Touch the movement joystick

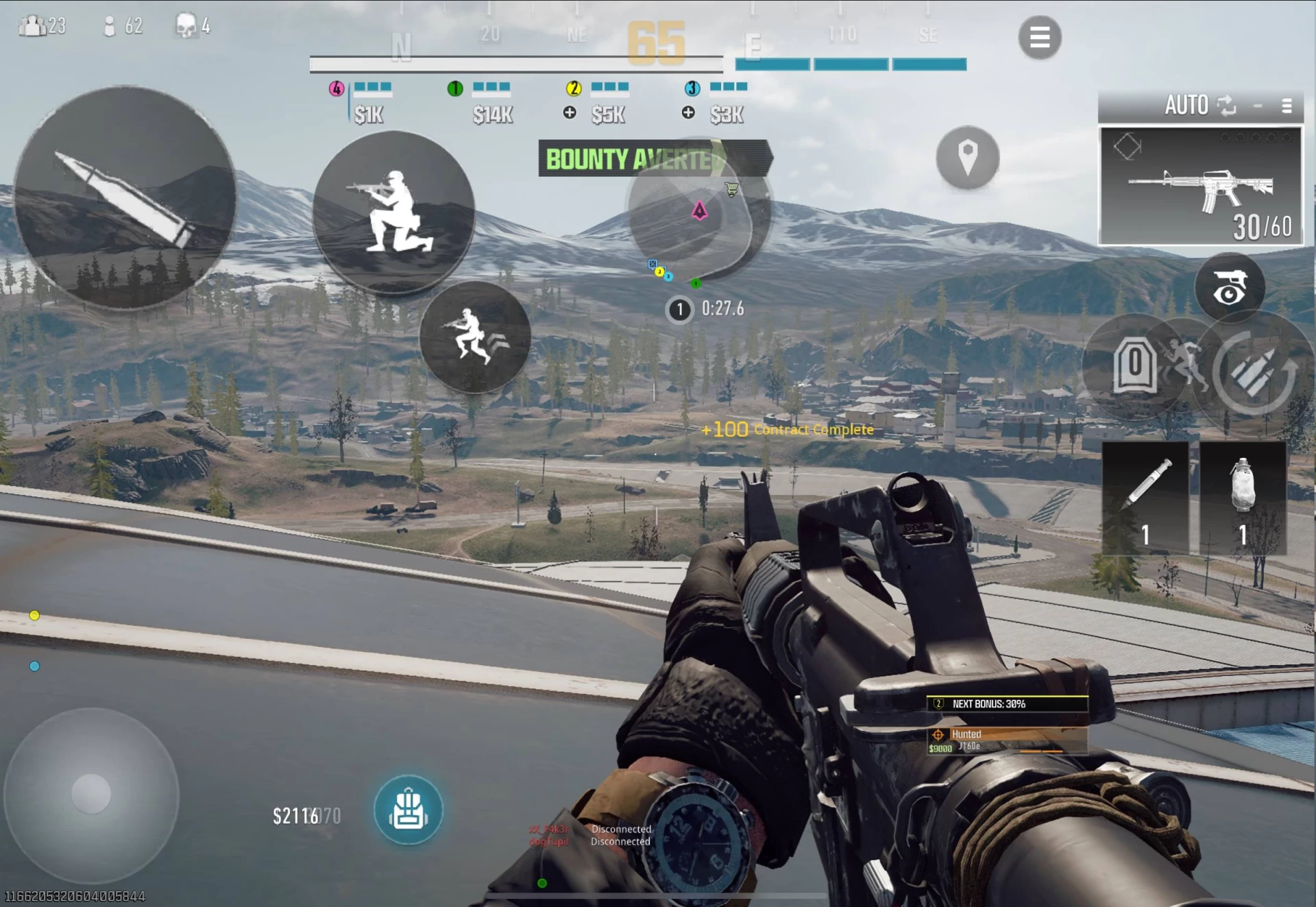[x=91, y=794]
